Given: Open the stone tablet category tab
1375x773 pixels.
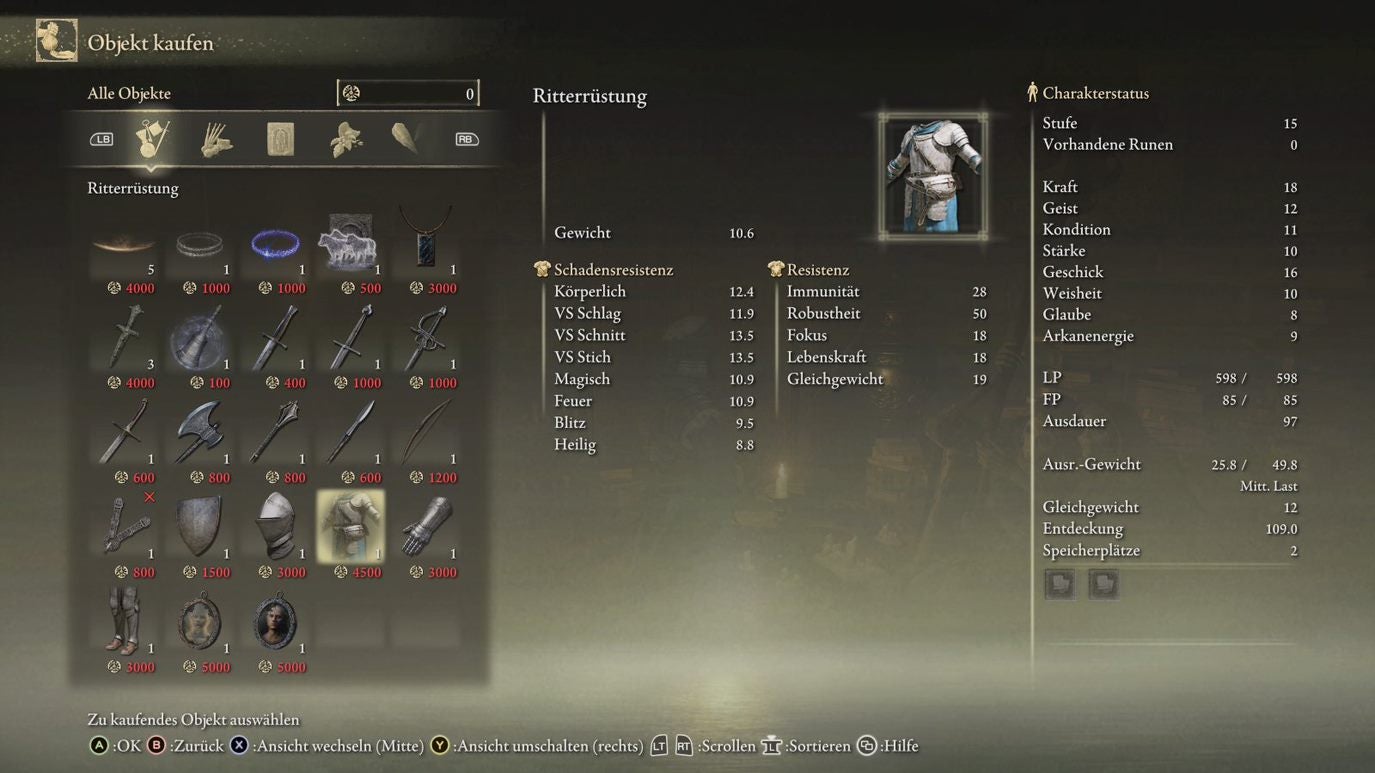Looking at the screenshot, I should (x=281, y=139).
